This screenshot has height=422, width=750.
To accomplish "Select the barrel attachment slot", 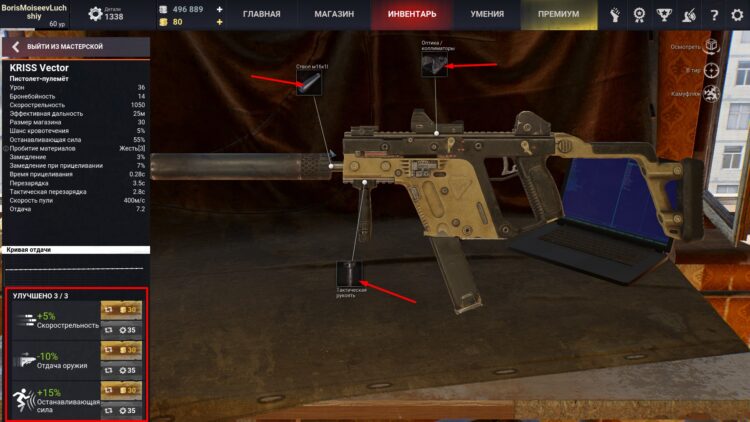I will point(310,83).
